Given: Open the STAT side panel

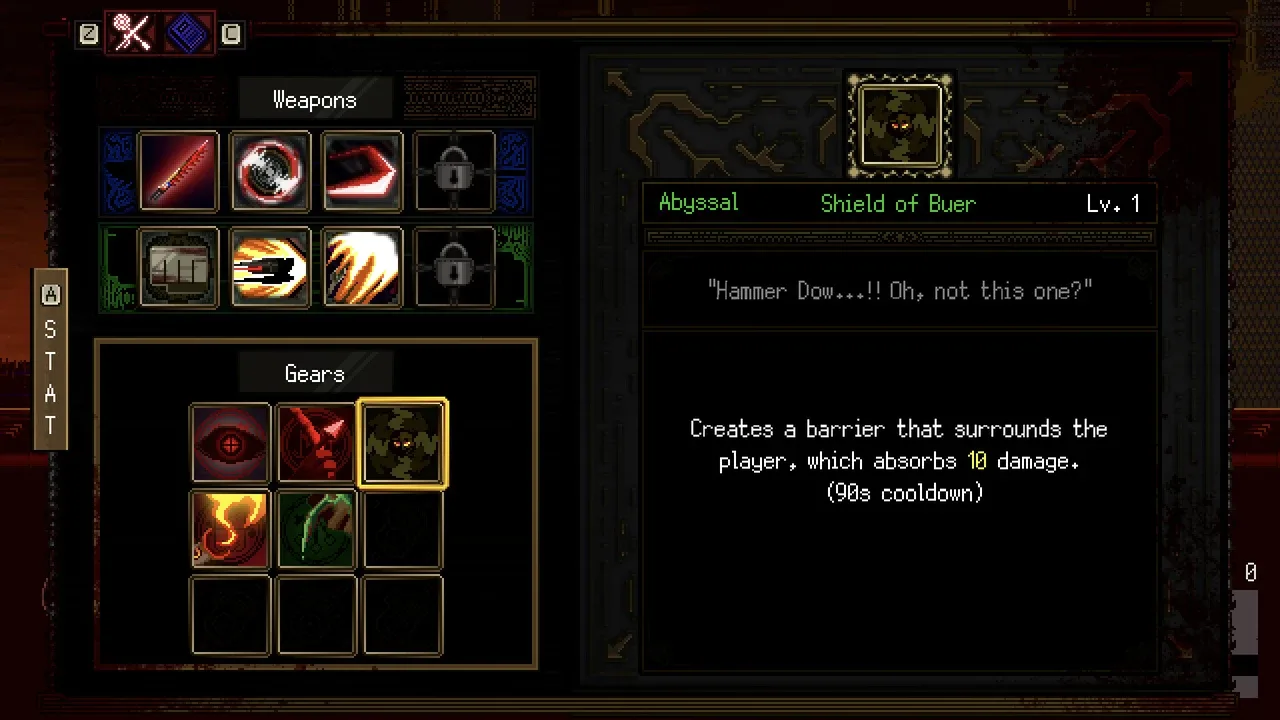Looking at the screenshot, I should (x=50, y=360).
